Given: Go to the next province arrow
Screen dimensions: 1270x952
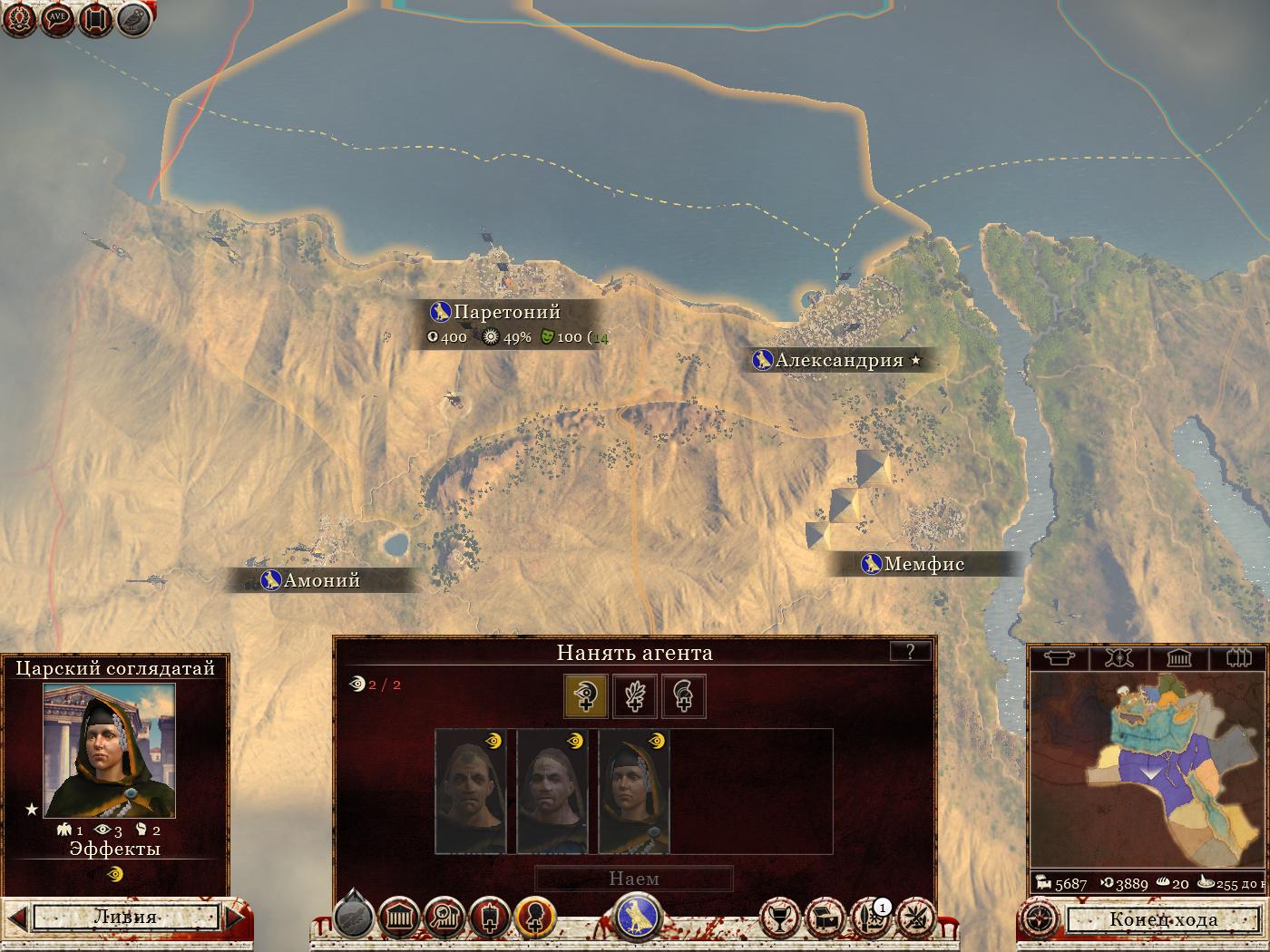Looking at the screenshot, I should coord(234,917).
